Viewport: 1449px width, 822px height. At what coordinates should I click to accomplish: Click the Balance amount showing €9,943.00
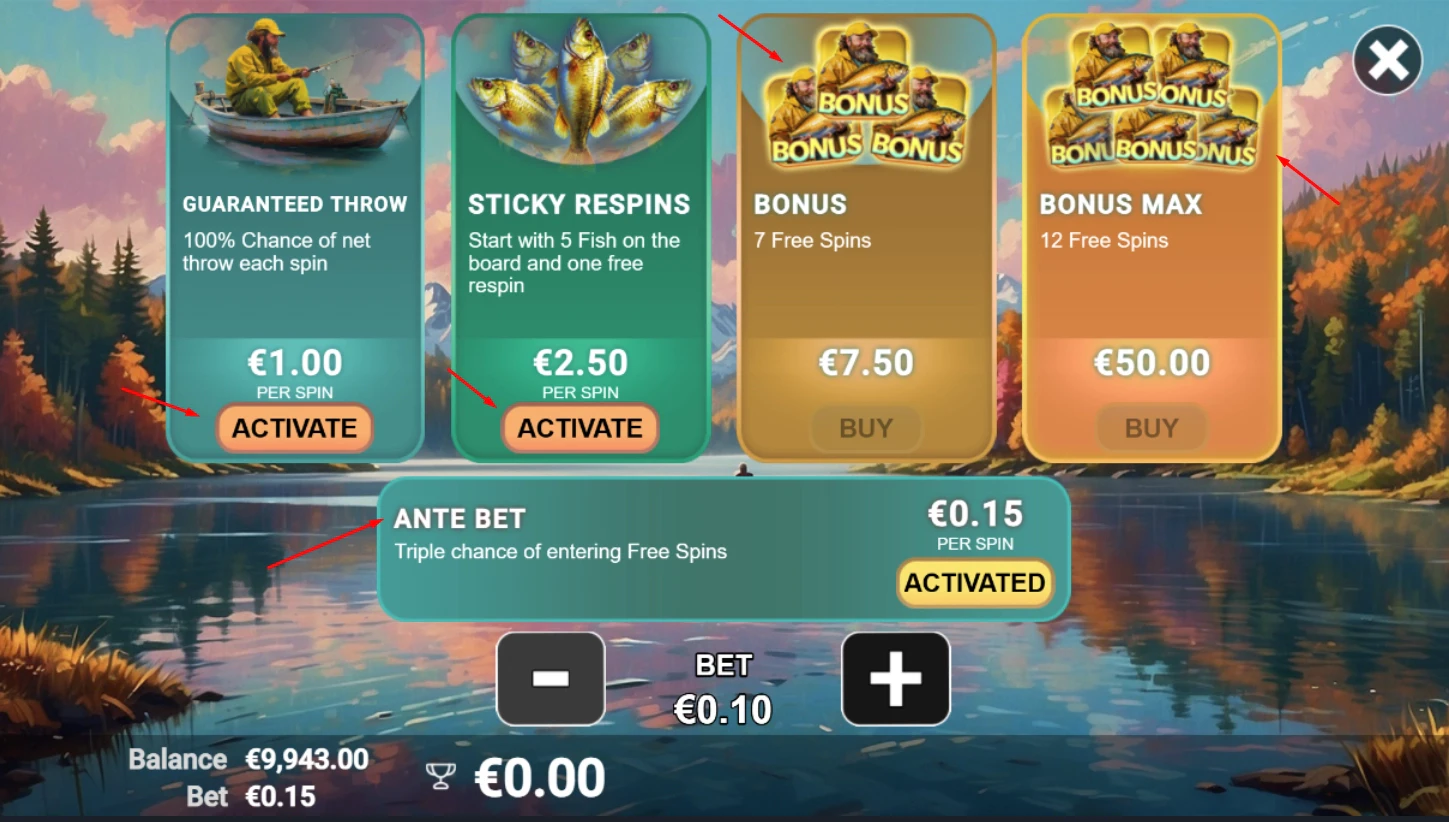[x=307, y=759]
